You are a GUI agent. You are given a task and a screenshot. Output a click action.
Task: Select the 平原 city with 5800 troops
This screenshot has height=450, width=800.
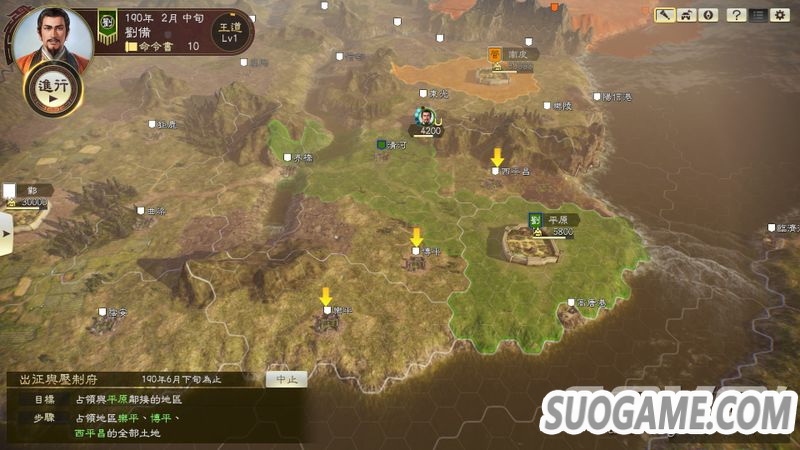pyautogui.click(x=531, y=241)
